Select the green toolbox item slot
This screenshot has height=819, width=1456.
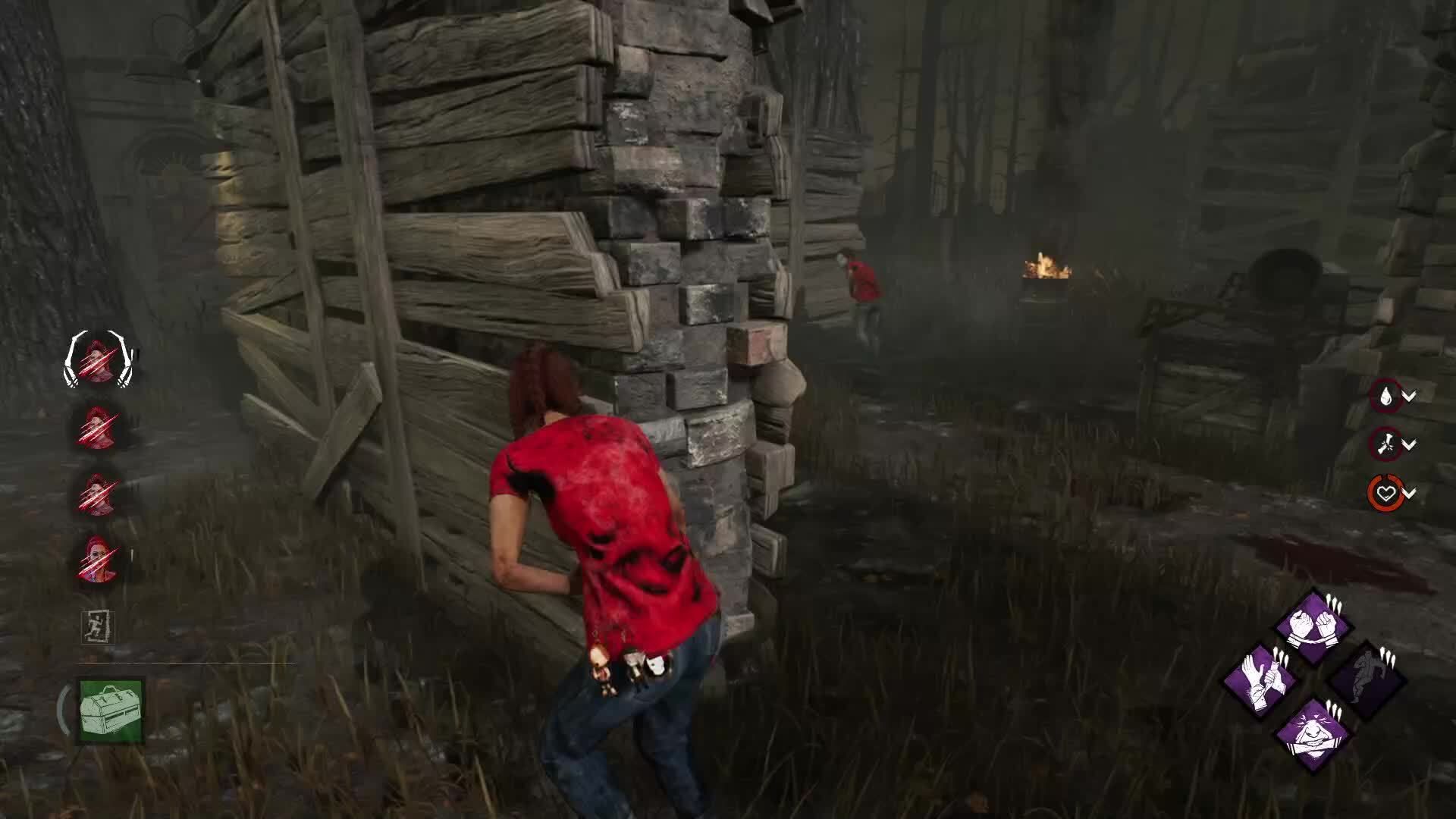(111, 711)
